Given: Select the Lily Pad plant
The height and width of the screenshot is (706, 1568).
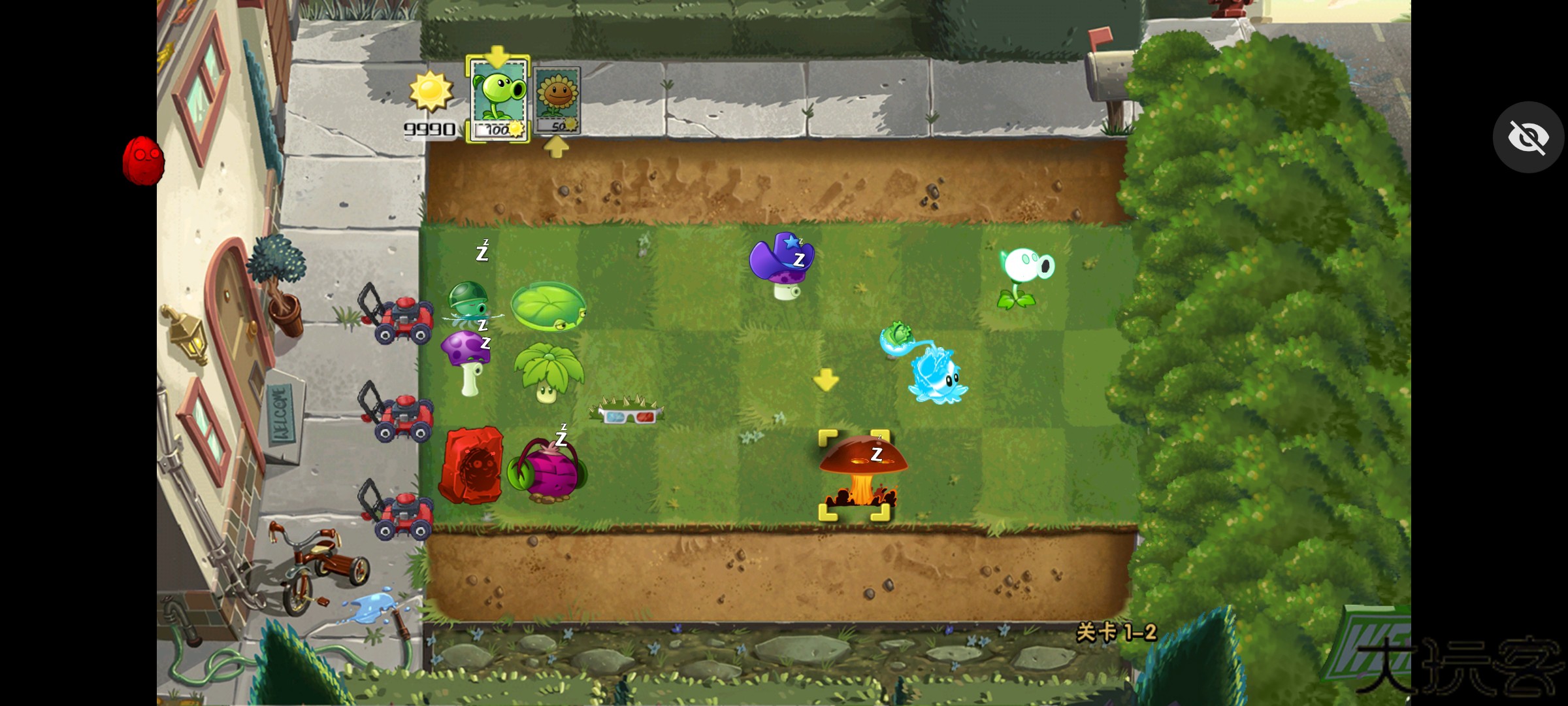Looking at the screenshot, I should (x=549, y=307).
